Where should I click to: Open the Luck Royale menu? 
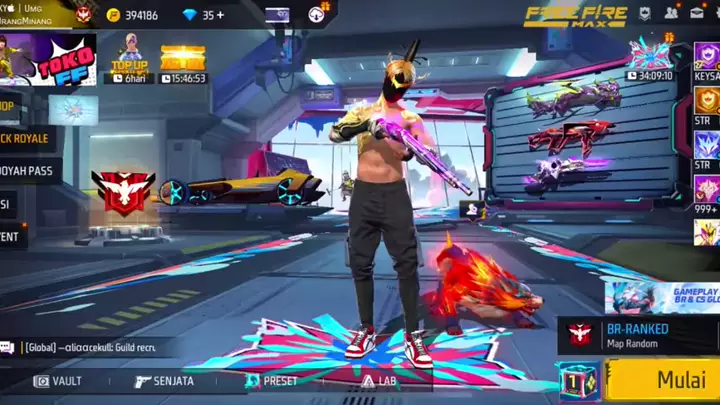click(26, 138)
